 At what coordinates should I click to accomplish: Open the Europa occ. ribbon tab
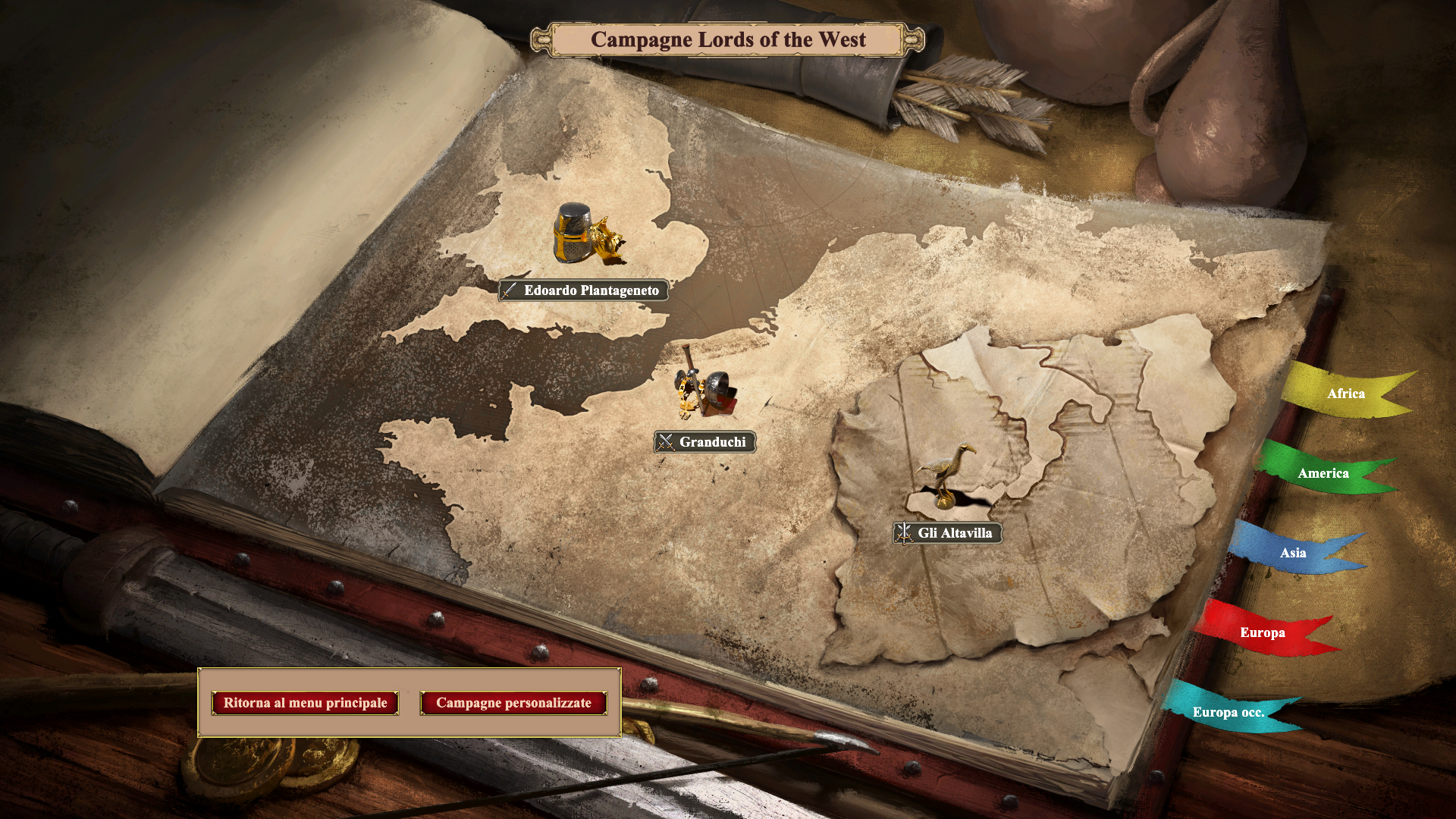(x=1228, y=712)
